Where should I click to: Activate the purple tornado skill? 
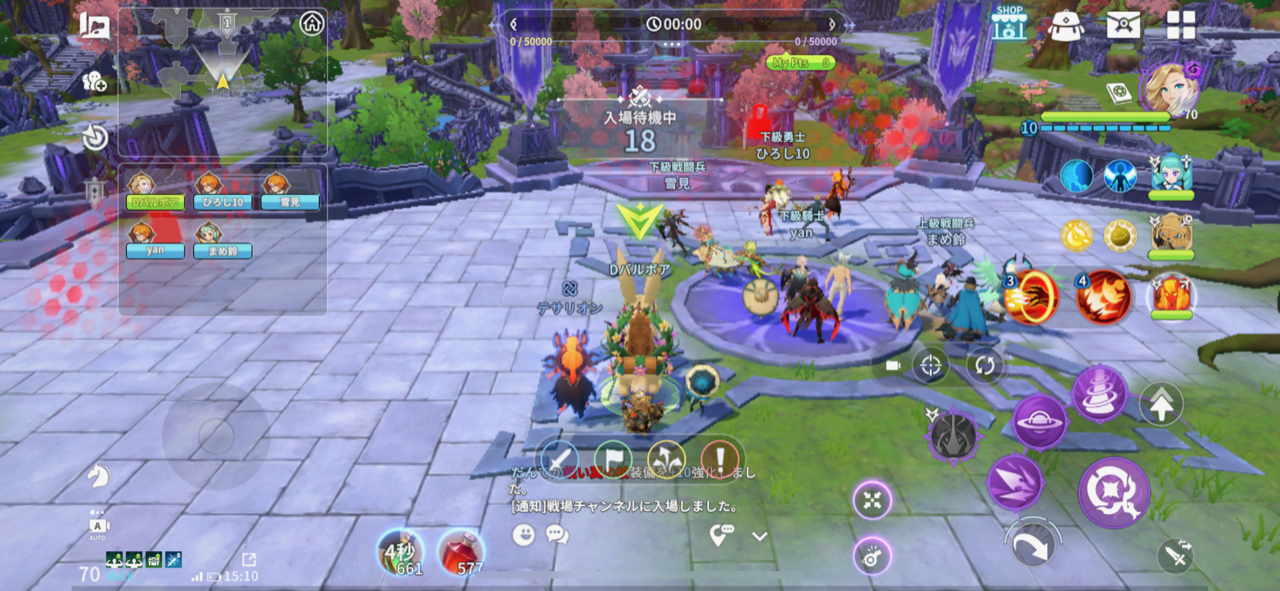coord(1100,393)
